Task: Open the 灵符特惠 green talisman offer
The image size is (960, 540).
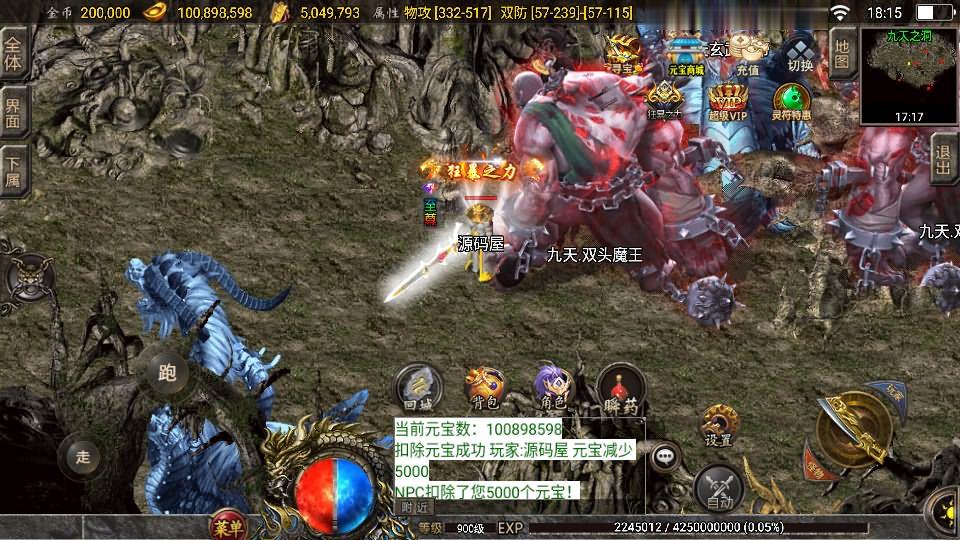Action: (x=791, y=102)
